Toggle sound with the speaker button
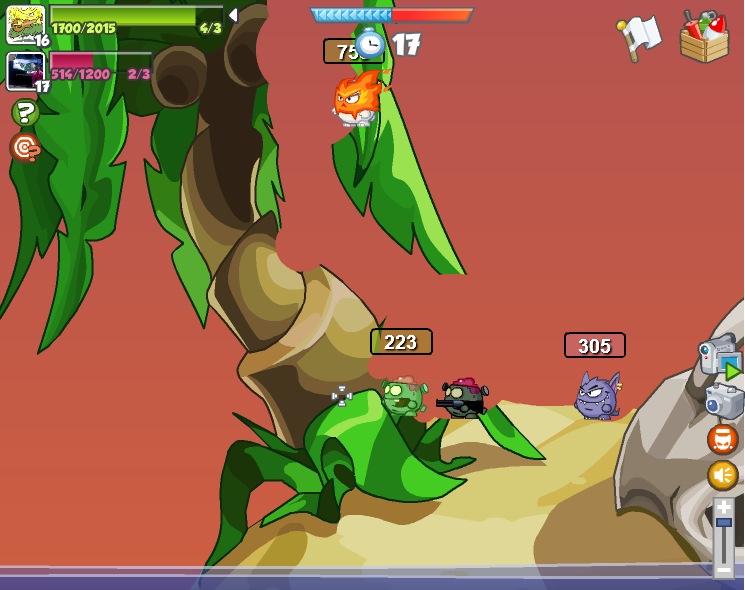745x590 pixels. click(x=722, y=474)
